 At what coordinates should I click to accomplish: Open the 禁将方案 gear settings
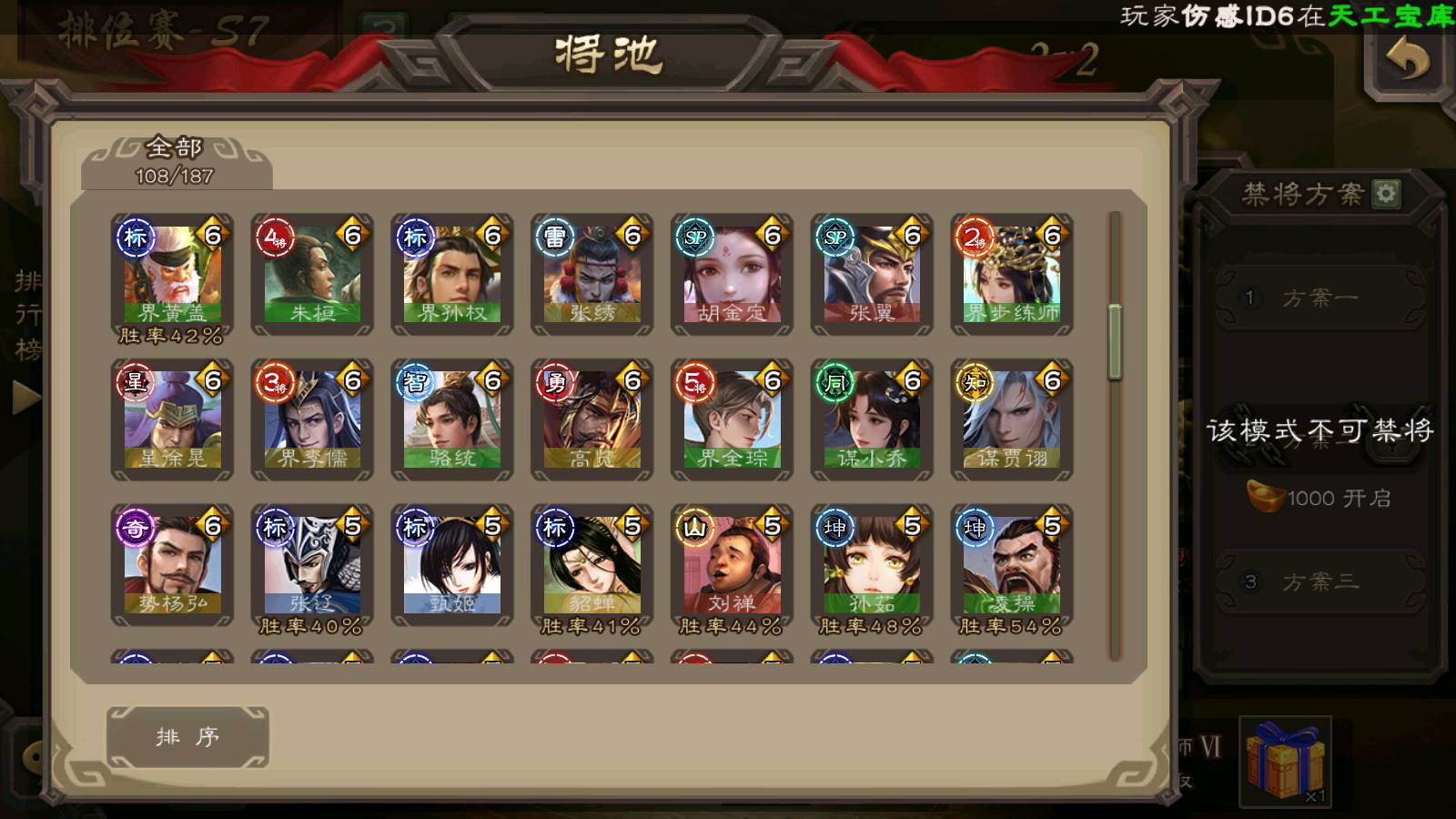[x=1386, y=193]
